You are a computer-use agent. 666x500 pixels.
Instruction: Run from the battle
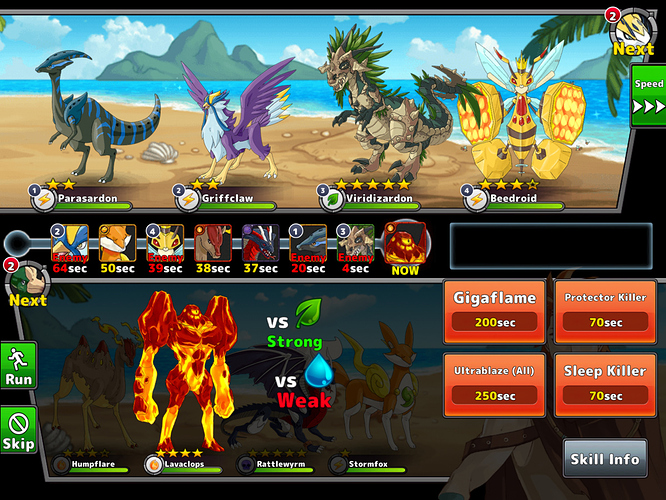[18, 365]
